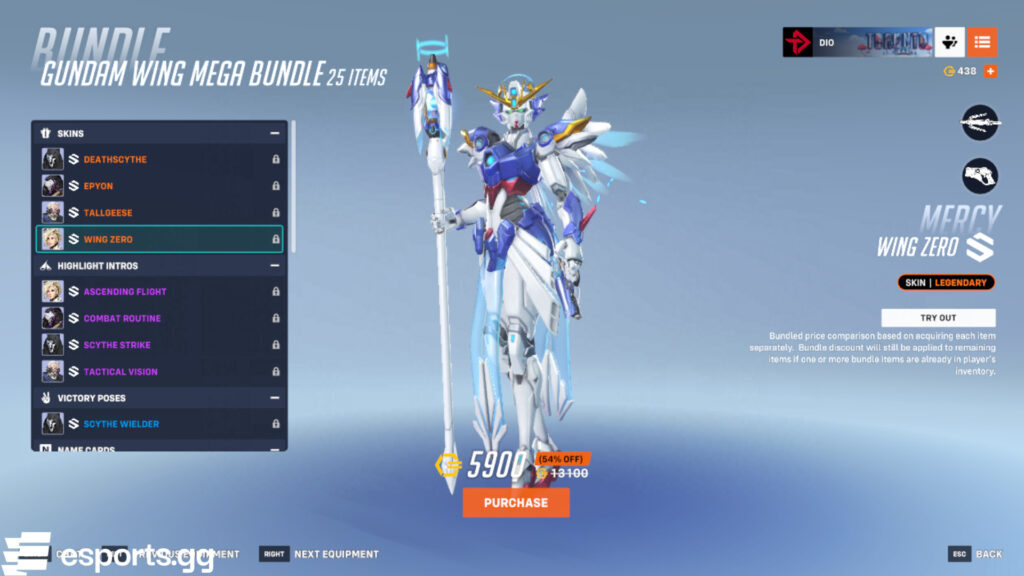Try out the Wing Zero skin
The height and width of the screenshot is (576, 1024).
(x=937, y=317)
